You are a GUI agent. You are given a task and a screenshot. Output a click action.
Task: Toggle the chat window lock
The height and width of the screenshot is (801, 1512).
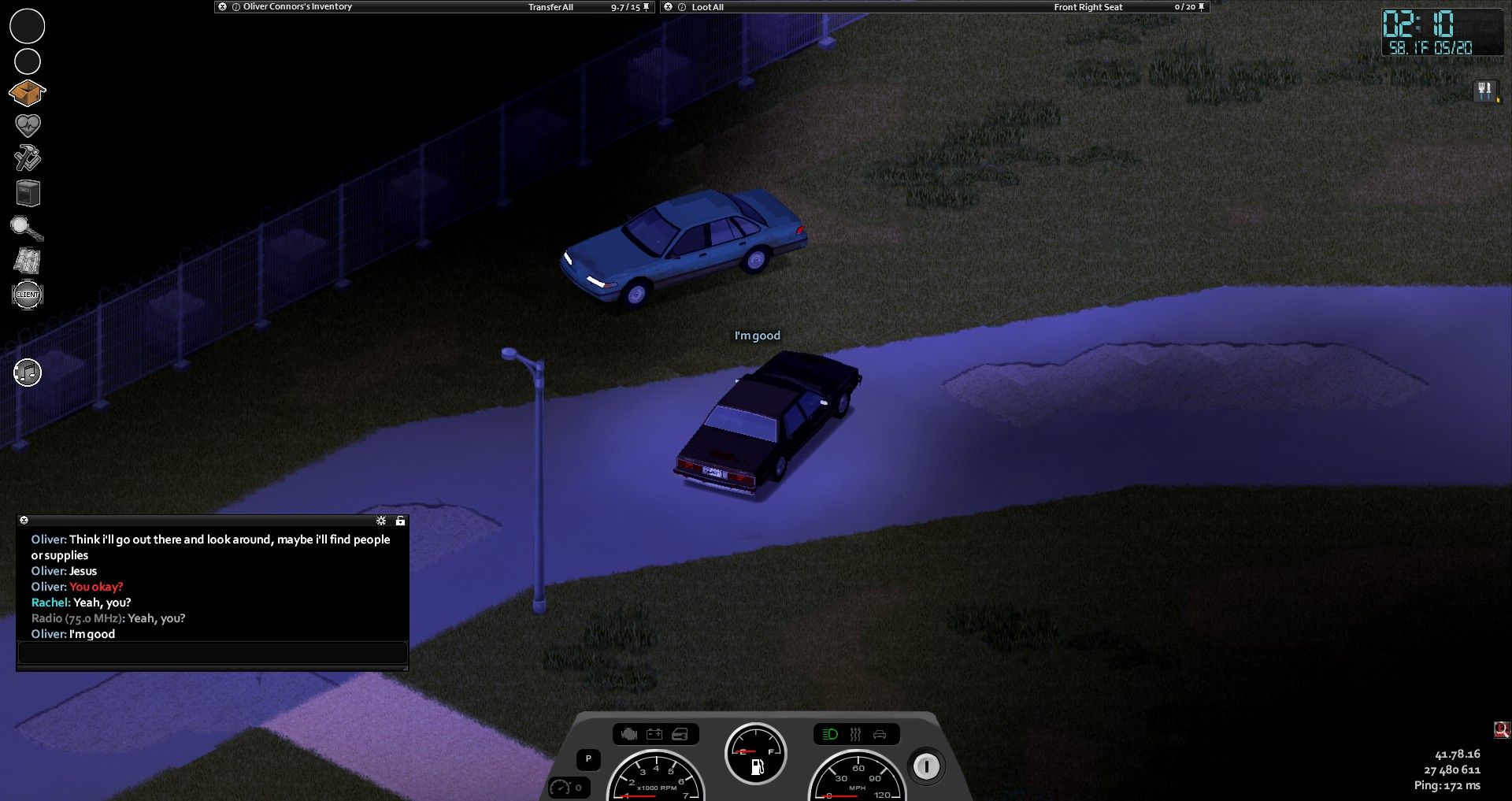pyautogui.click(x=400, y=521)
